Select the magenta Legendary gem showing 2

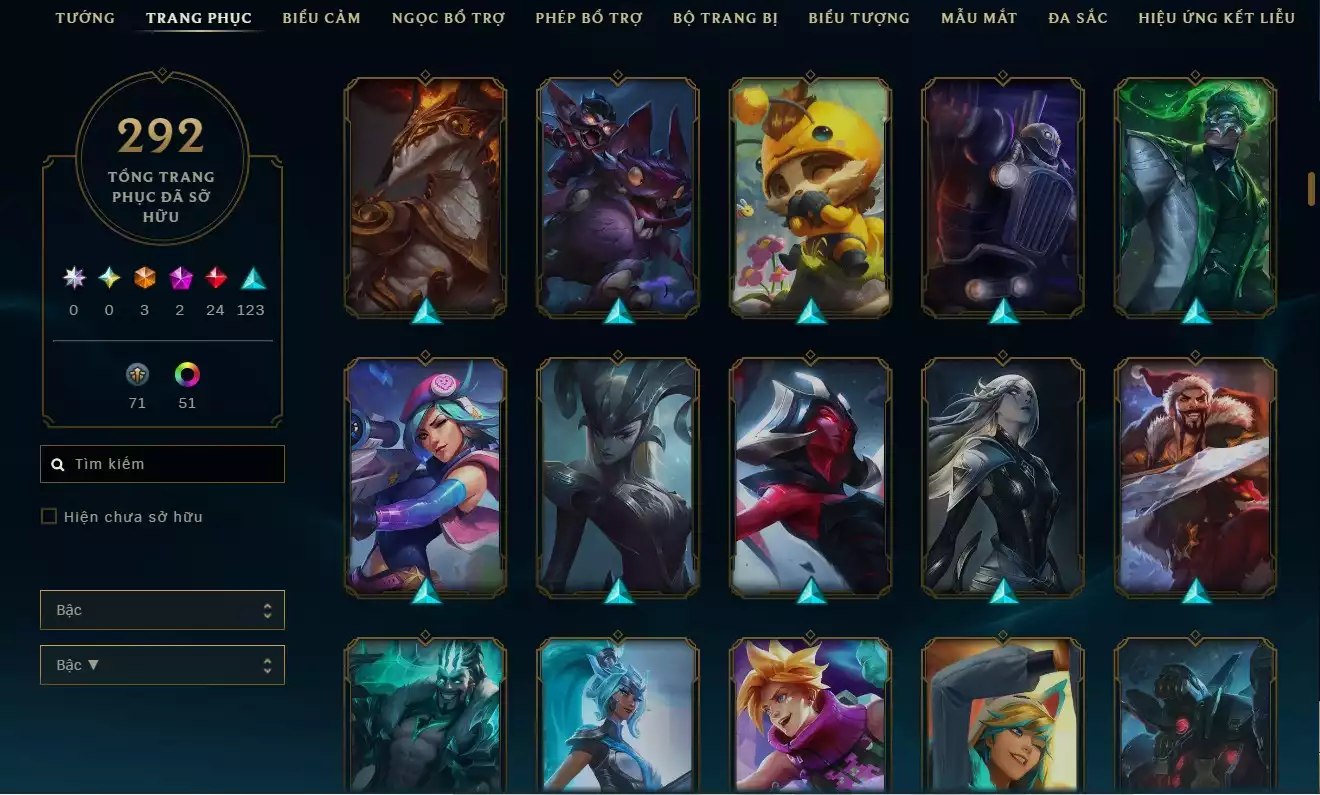point(180,278)
